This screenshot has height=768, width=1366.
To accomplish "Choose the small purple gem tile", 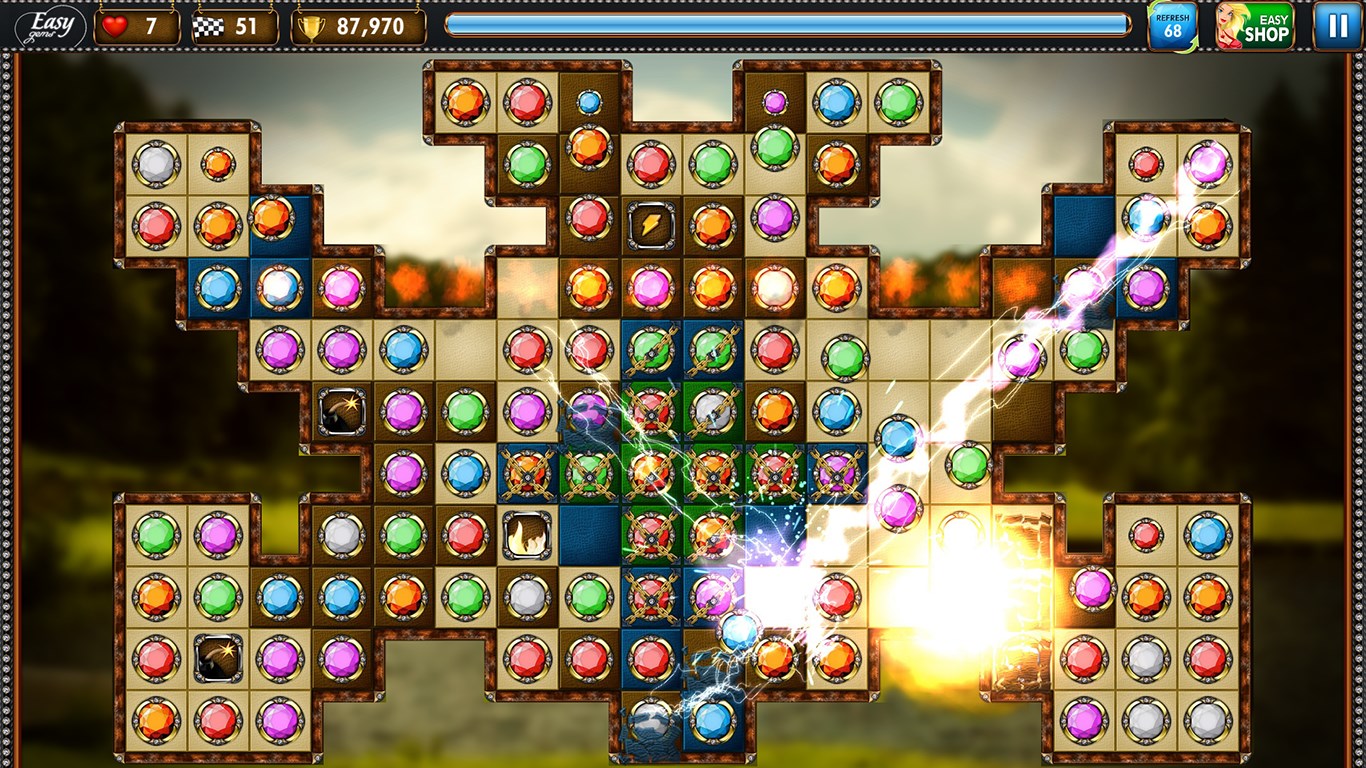I will (775, 101).
